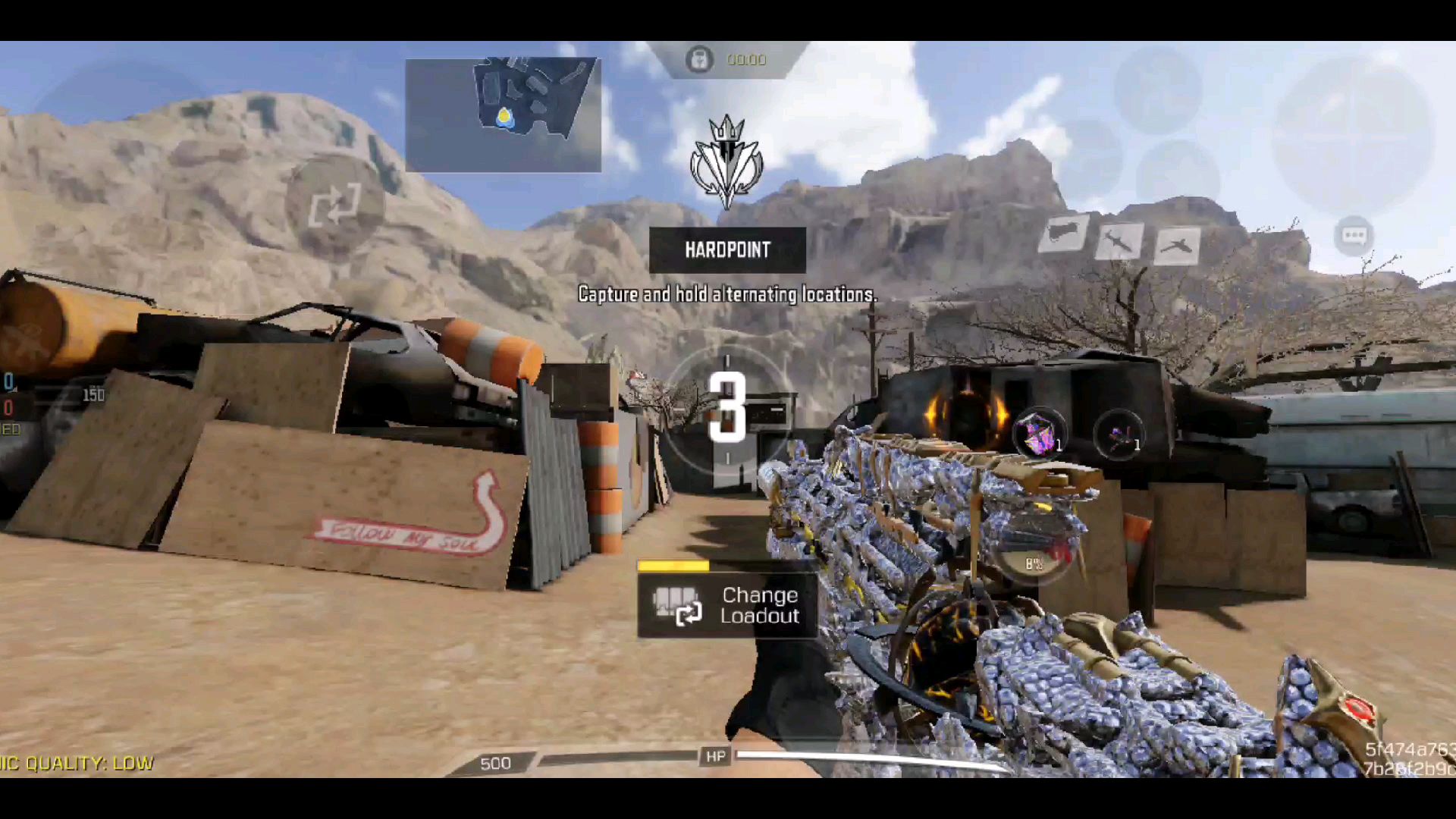Tap the Change Loadout button
1456x819 pixels.
tap(727, 605)
